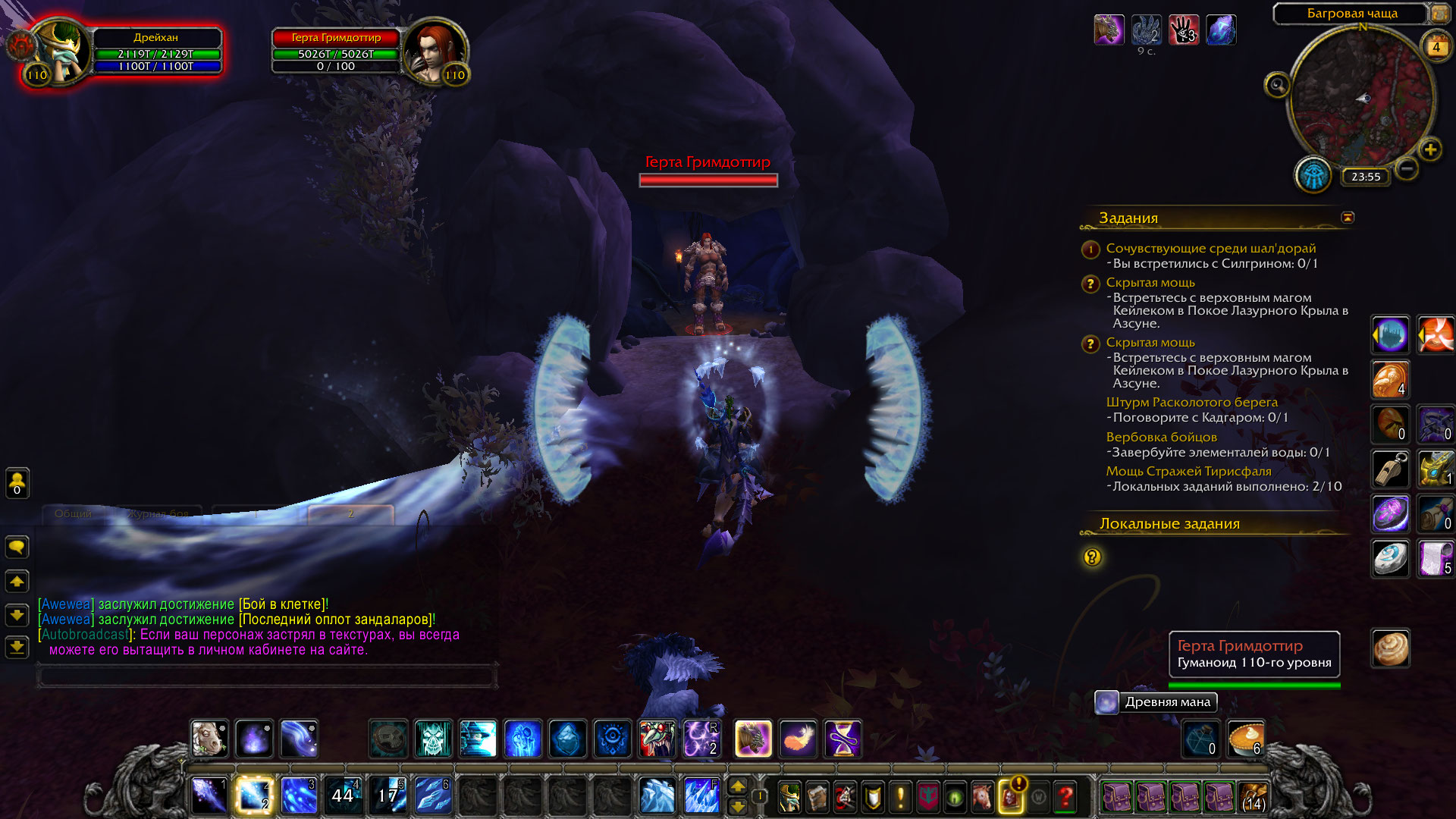Click the Древняя мана currency button
This screenshot has width=1456, height=819.
[x=1157, y=702]
